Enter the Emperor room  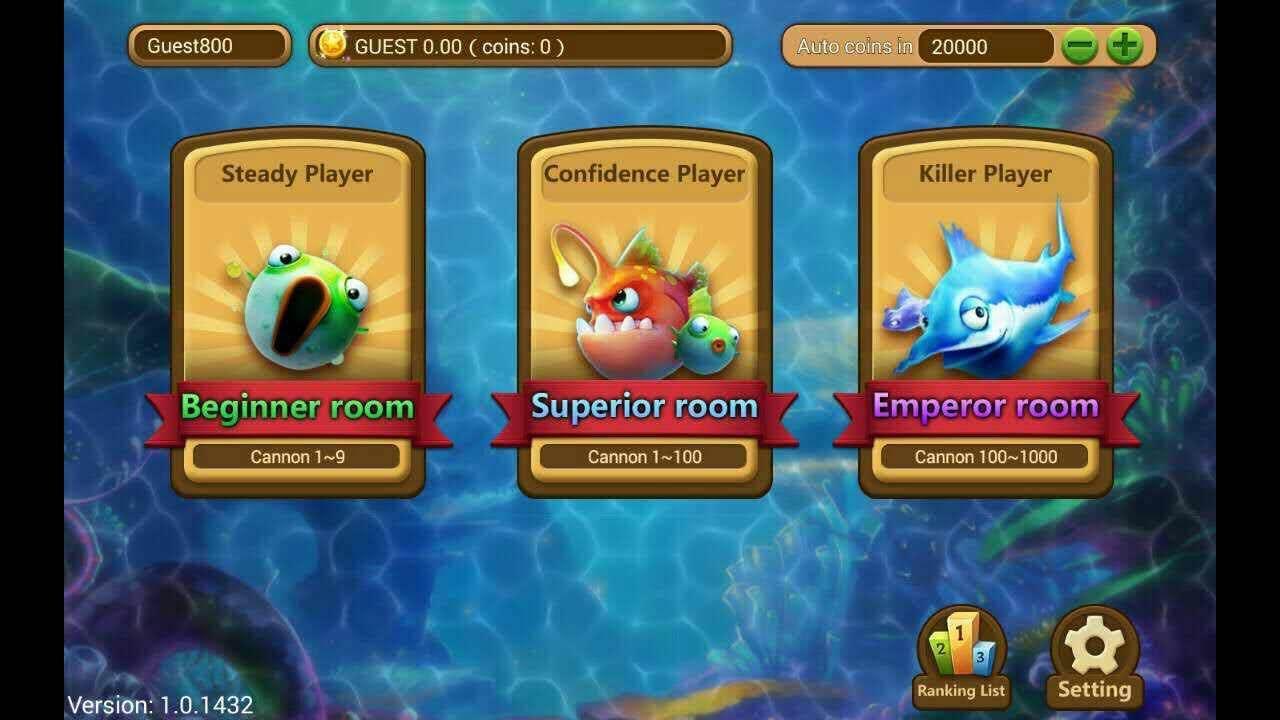(985, 407)
